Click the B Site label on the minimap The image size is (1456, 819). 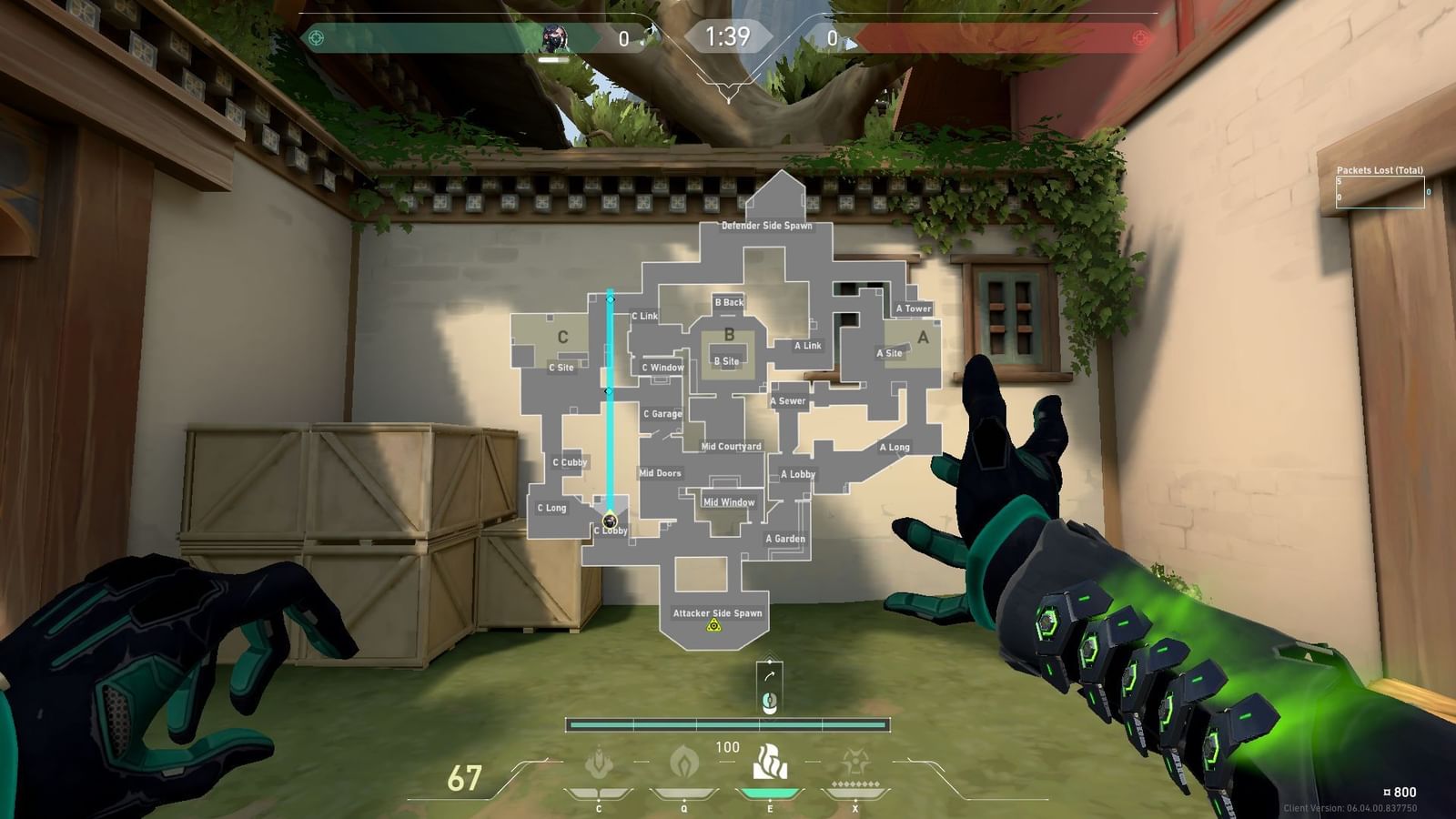point(726,359)
